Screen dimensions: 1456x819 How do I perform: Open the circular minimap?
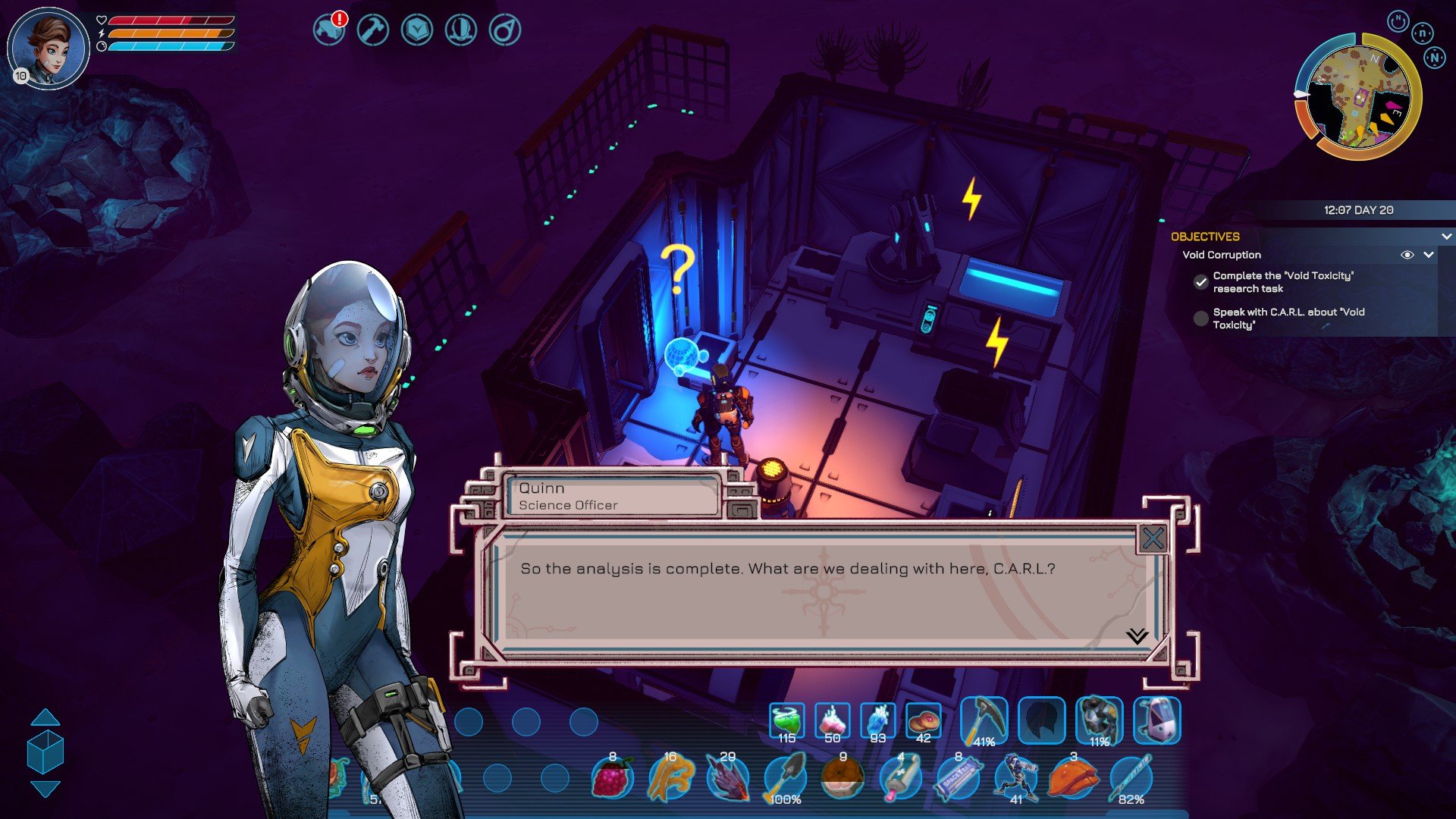coord(1357,96)
